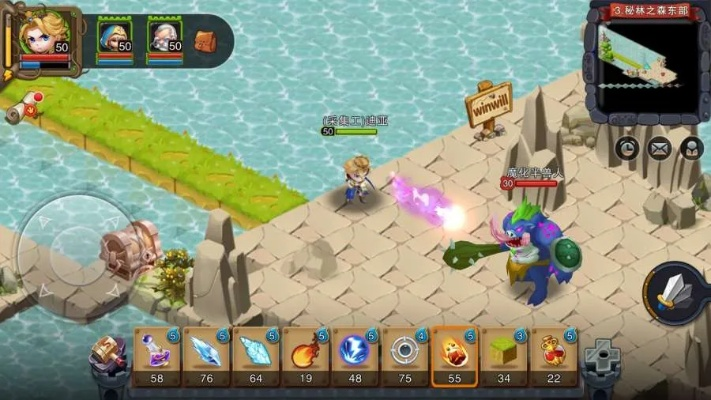This screenshot has height=400, width=711.
Task: Select the ice crystal skill numbered 64
Action: [x=256, y=354]
